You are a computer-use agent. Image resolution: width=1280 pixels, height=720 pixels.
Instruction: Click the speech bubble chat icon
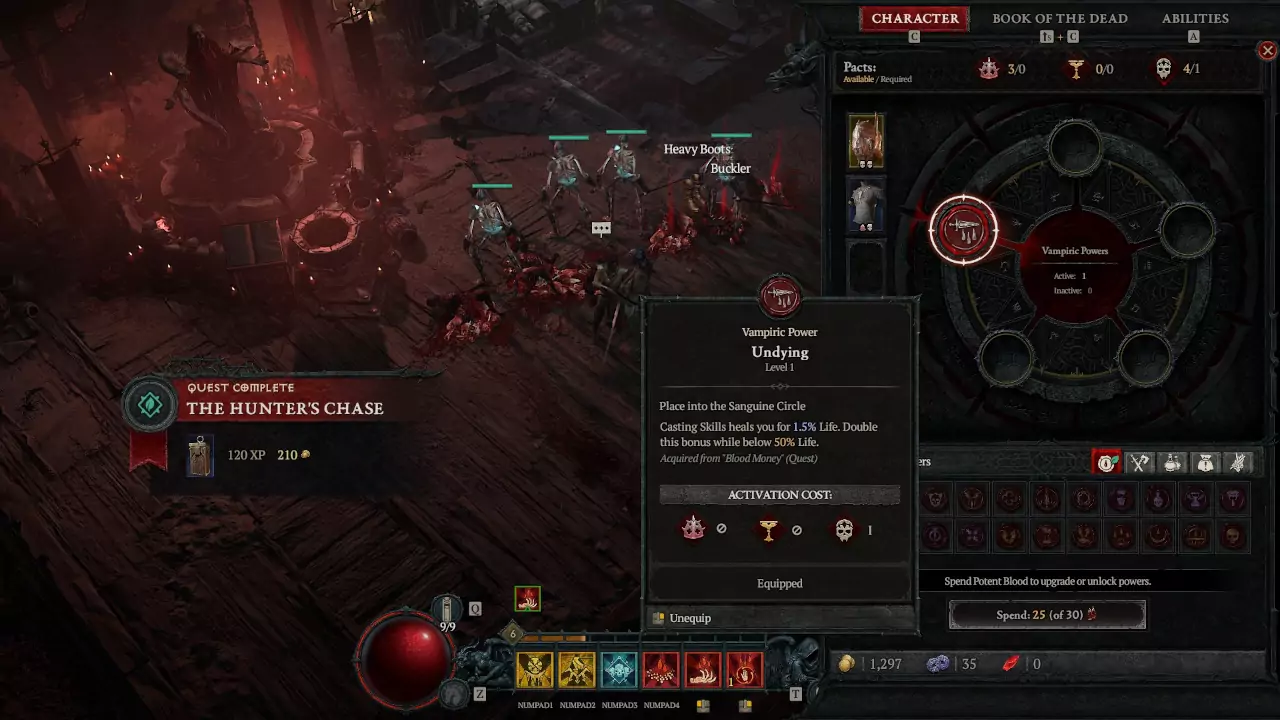tap(601, 228)
